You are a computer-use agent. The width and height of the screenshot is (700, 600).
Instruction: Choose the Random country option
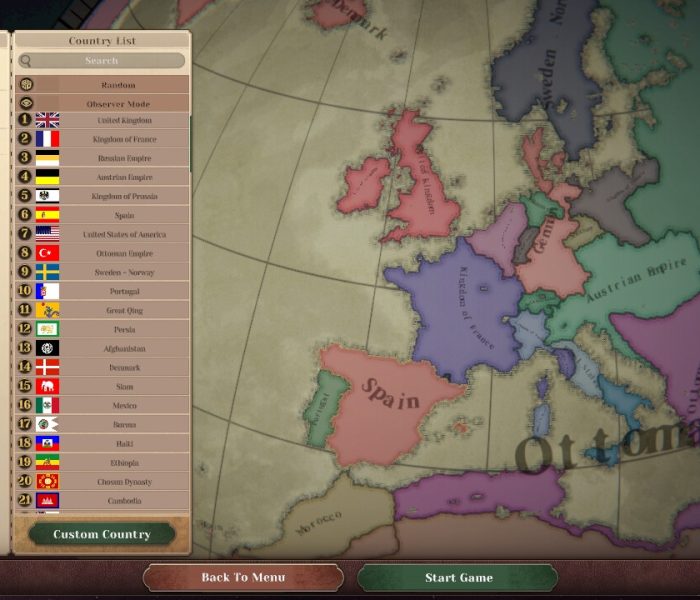click(118, 85)
